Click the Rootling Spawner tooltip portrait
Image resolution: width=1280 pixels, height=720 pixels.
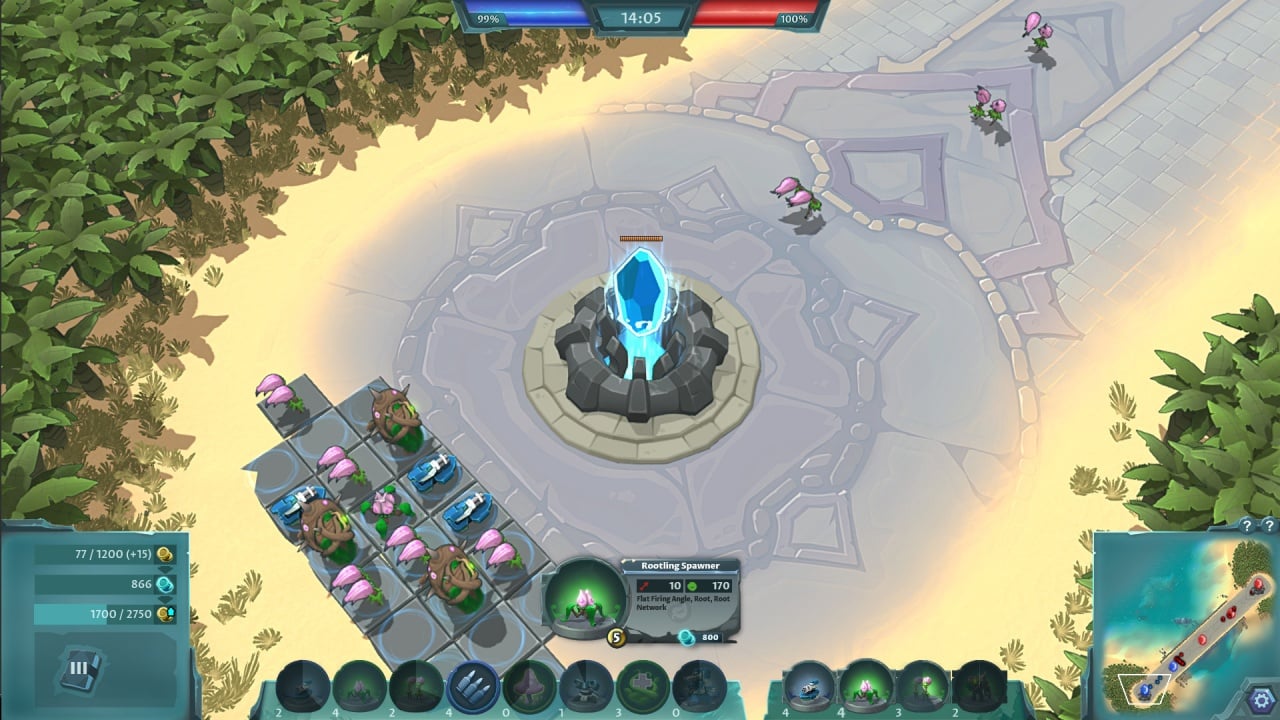584,598
